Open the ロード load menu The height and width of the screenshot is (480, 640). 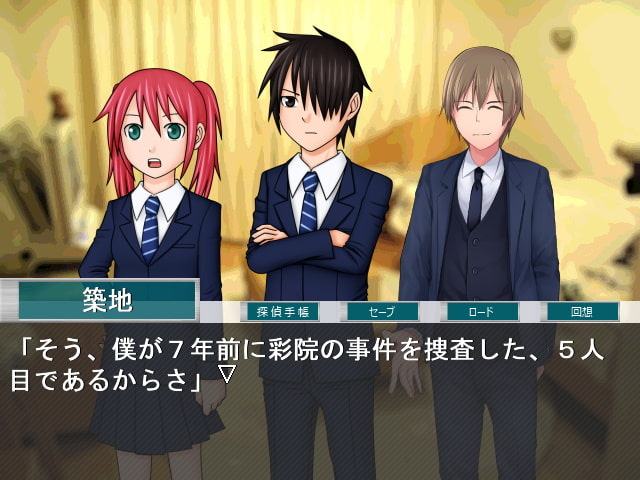pyautogui.click(x=482, y=311)
